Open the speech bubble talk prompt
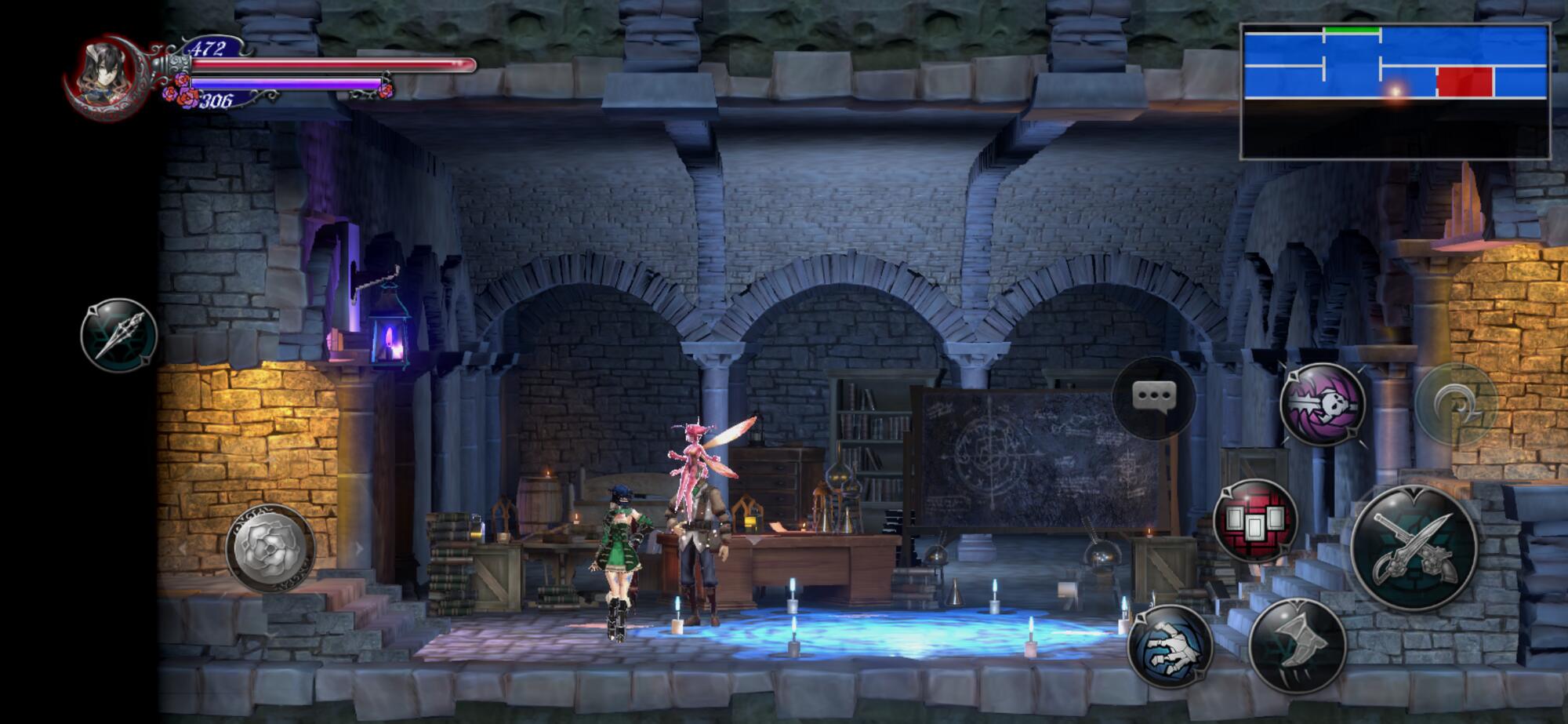Image resolution: width=1568 pixels, height=724 pixels. coord(1154,398)
